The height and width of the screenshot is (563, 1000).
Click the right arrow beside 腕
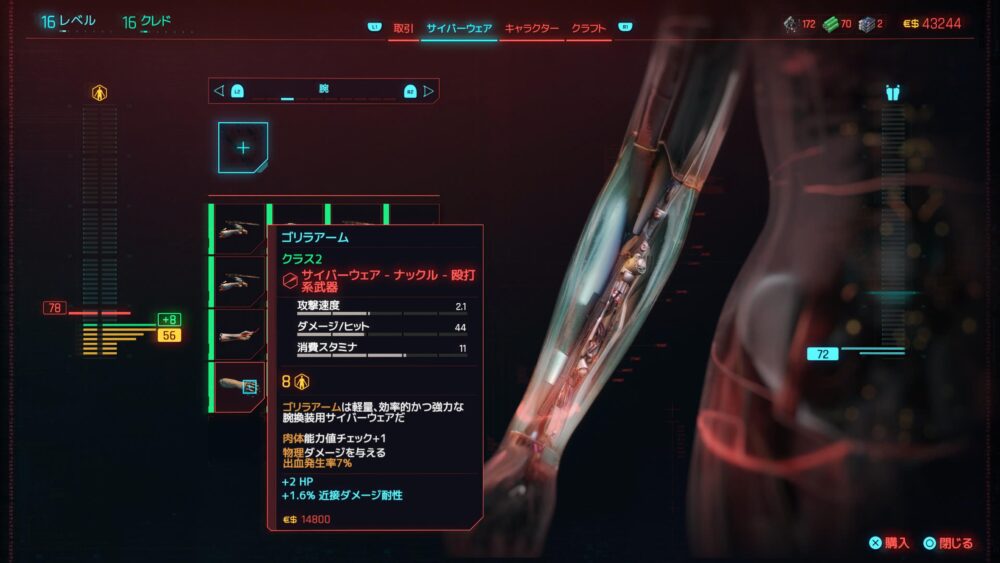(429, 91)
